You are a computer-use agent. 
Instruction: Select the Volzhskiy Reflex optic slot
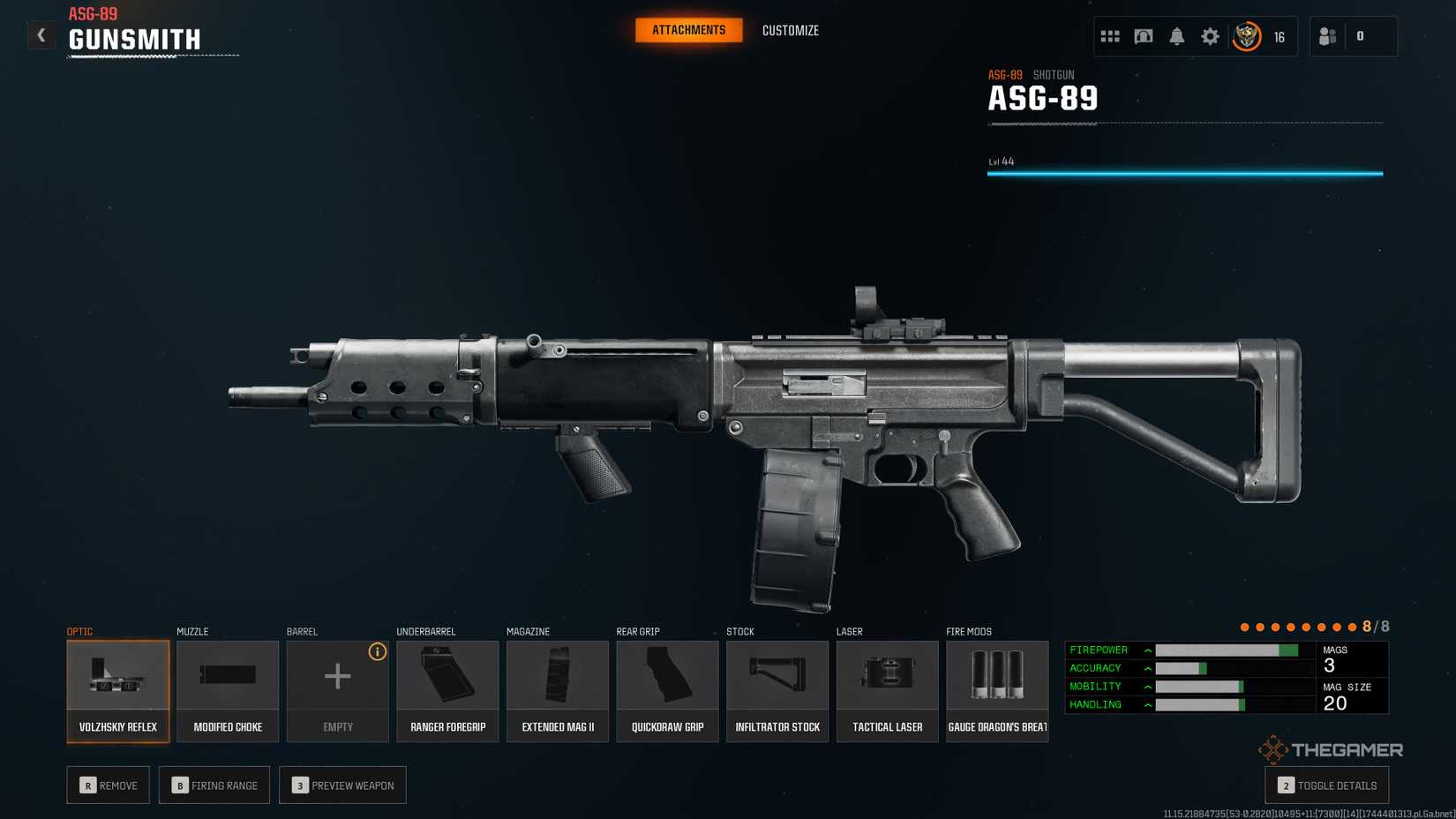pos(118,691)
